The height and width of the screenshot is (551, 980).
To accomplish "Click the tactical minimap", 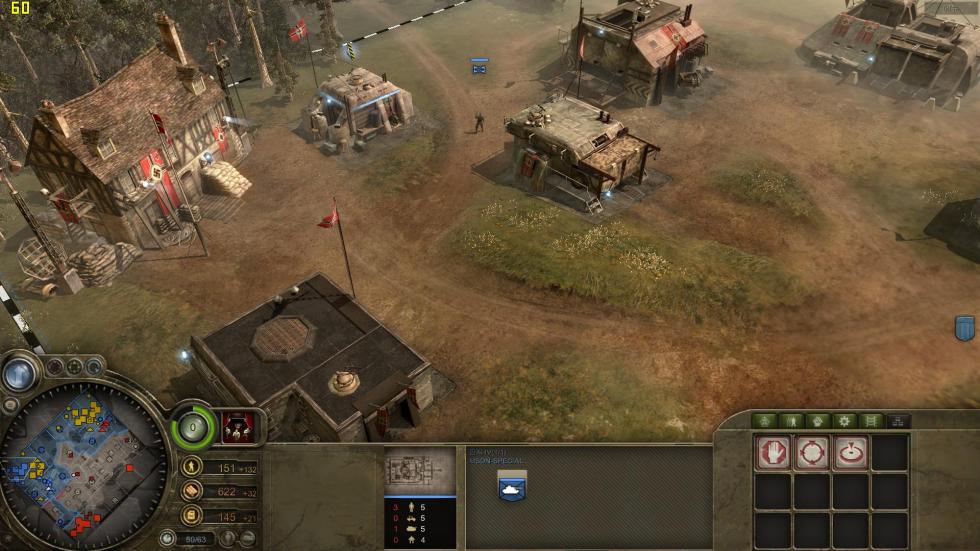I will (x=84, y=464).
